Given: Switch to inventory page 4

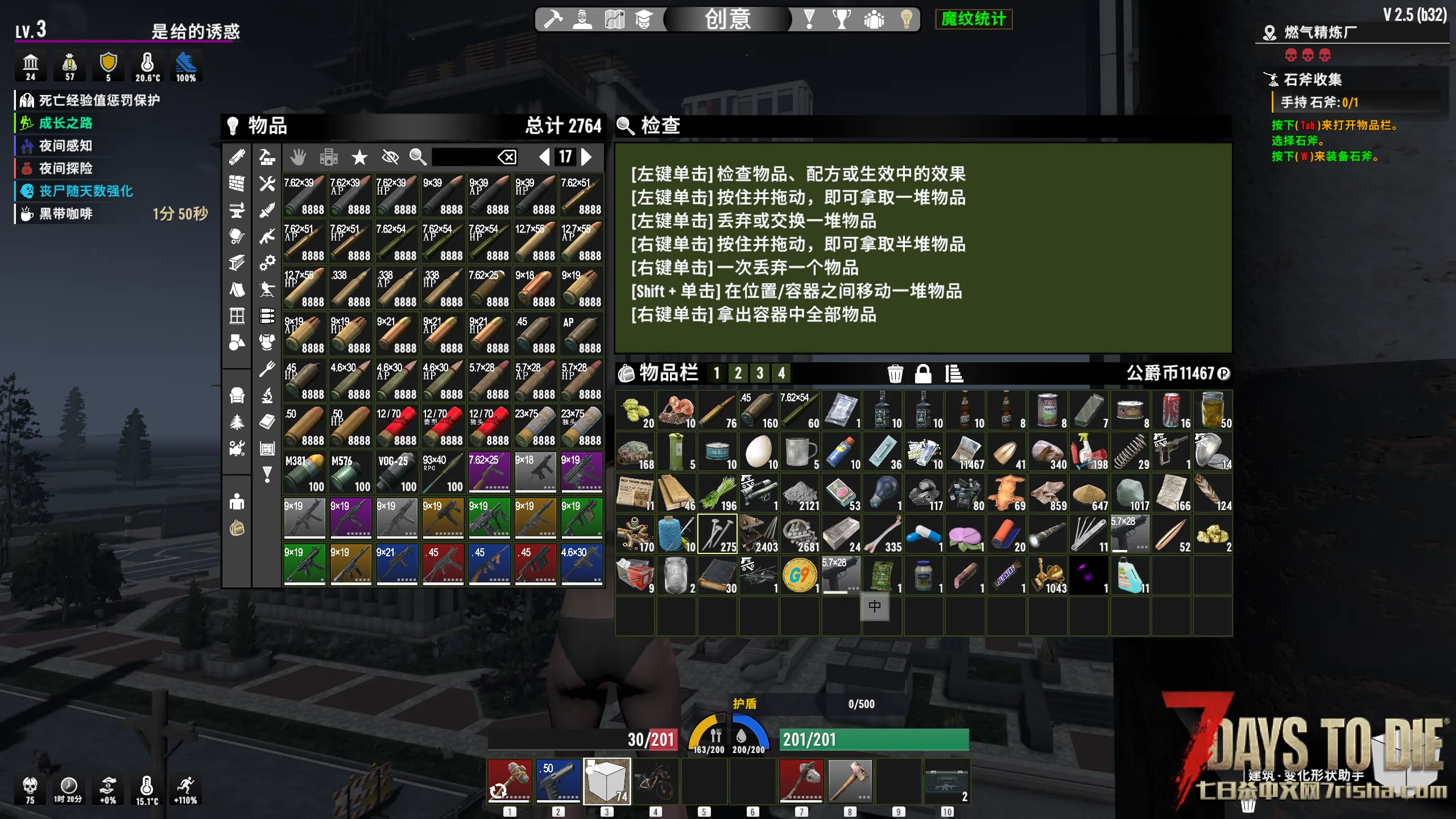Looking at the screenshot, I should pyautogui.click(x=781, y=374).
